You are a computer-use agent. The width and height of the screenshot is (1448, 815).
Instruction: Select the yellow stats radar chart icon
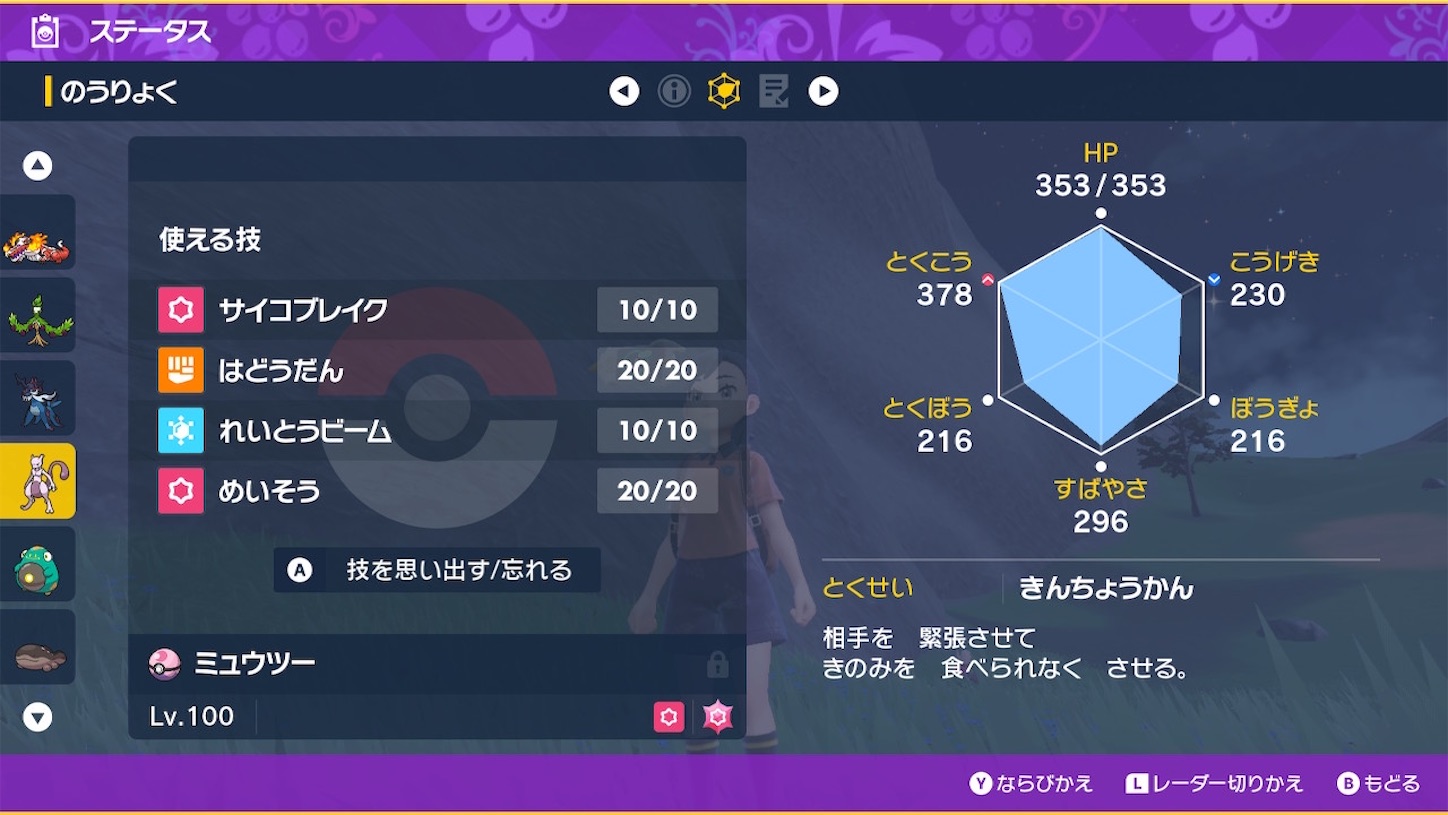725,90
